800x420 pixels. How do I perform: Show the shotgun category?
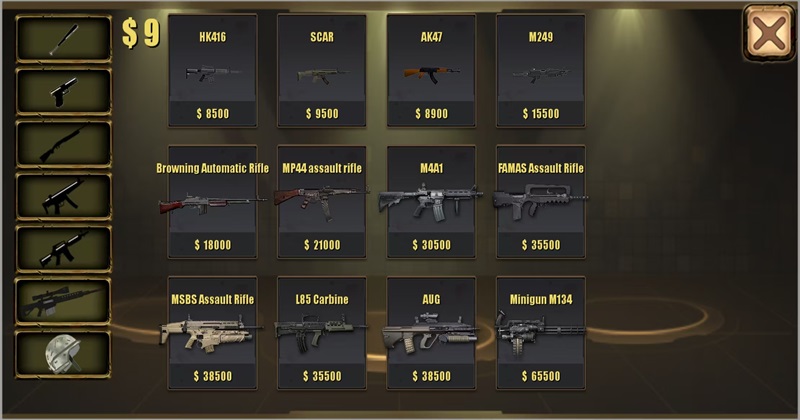(63, 143)
